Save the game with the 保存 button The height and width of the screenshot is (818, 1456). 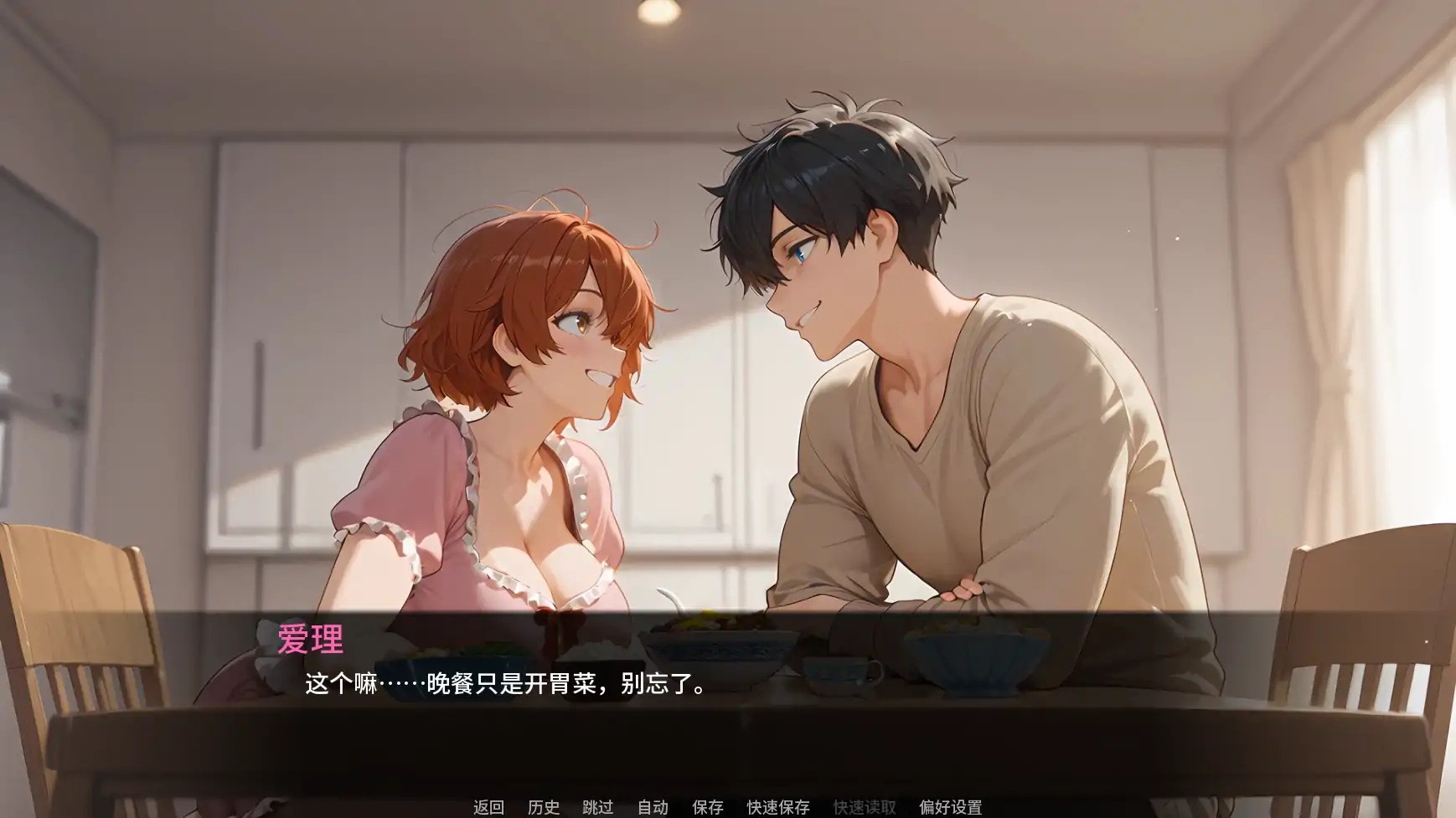point(706,808)
